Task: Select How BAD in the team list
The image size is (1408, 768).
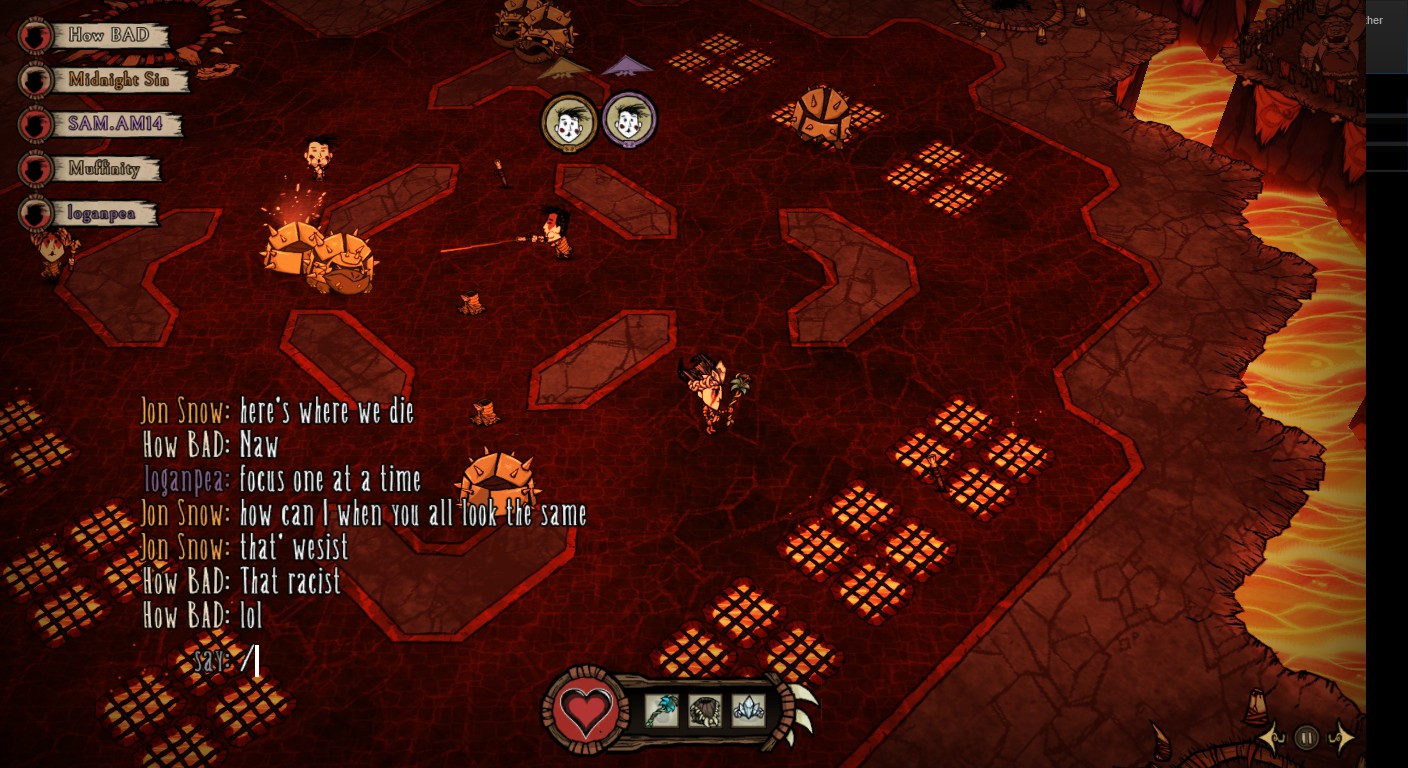Action: click(x=108, y=35)
